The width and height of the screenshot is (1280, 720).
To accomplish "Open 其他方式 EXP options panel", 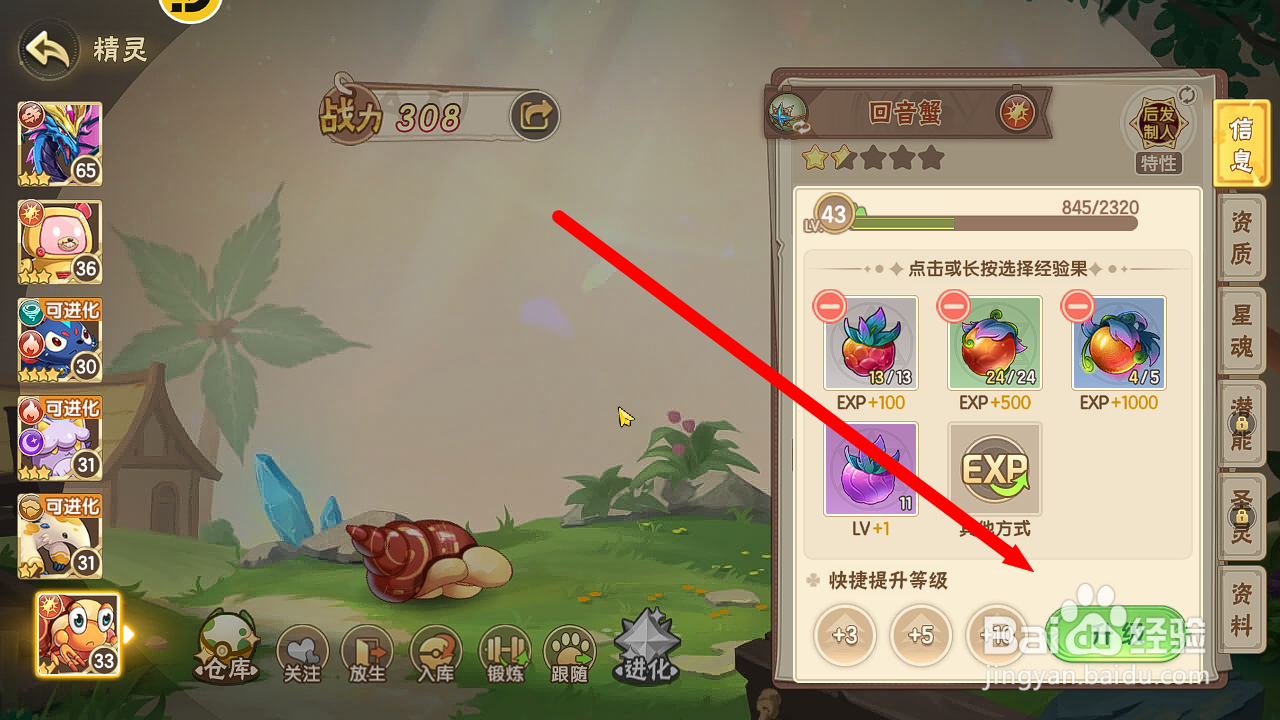I will coord(994,468).
